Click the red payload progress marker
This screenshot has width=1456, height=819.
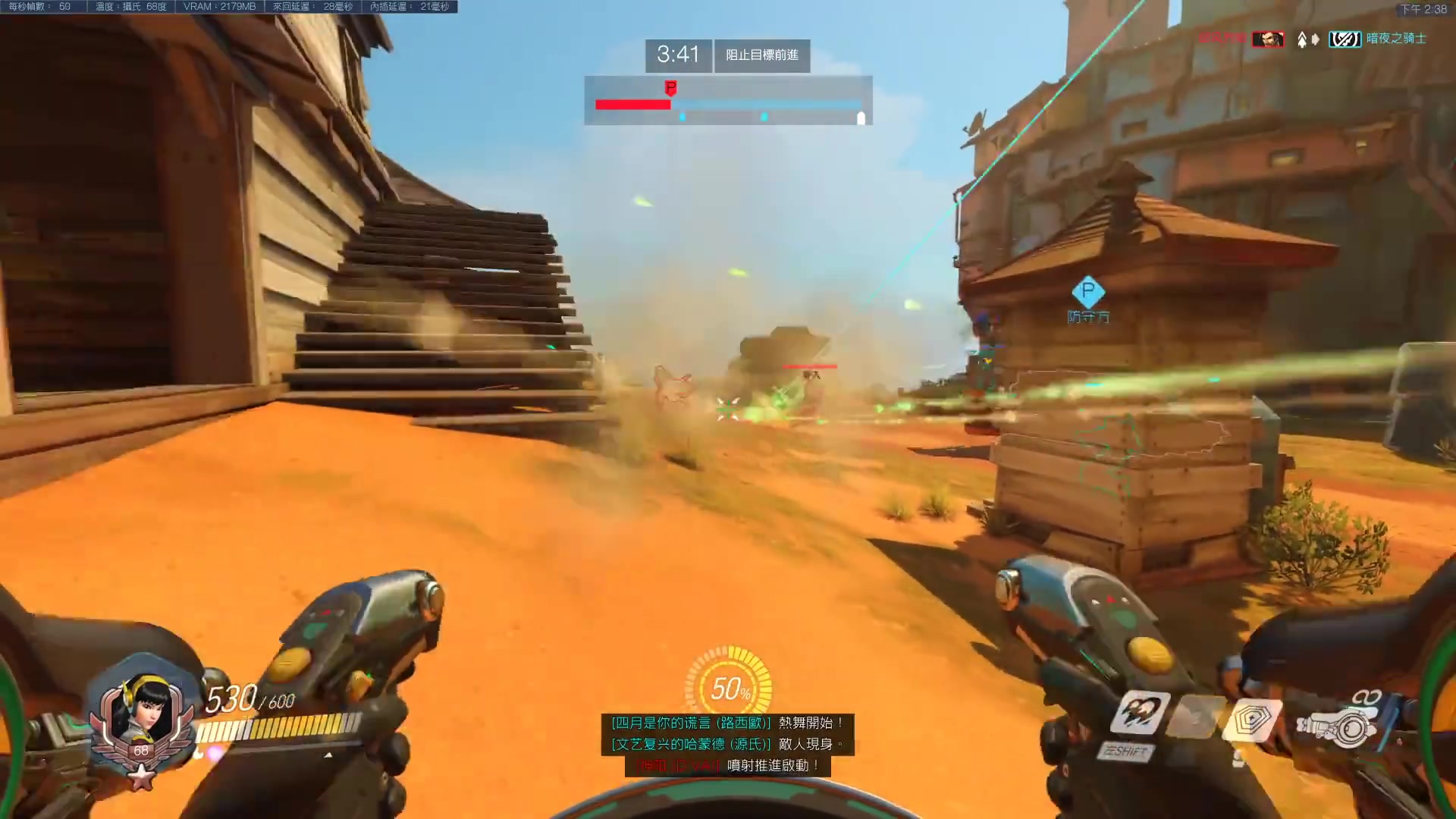pos(670,88)
